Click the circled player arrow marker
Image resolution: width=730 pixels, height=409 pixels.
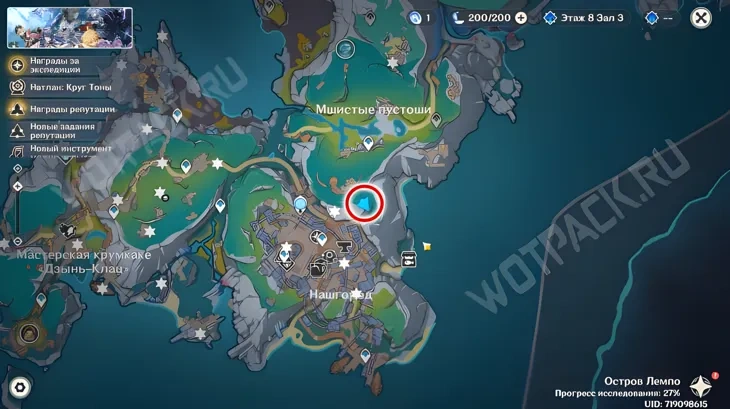365,203
